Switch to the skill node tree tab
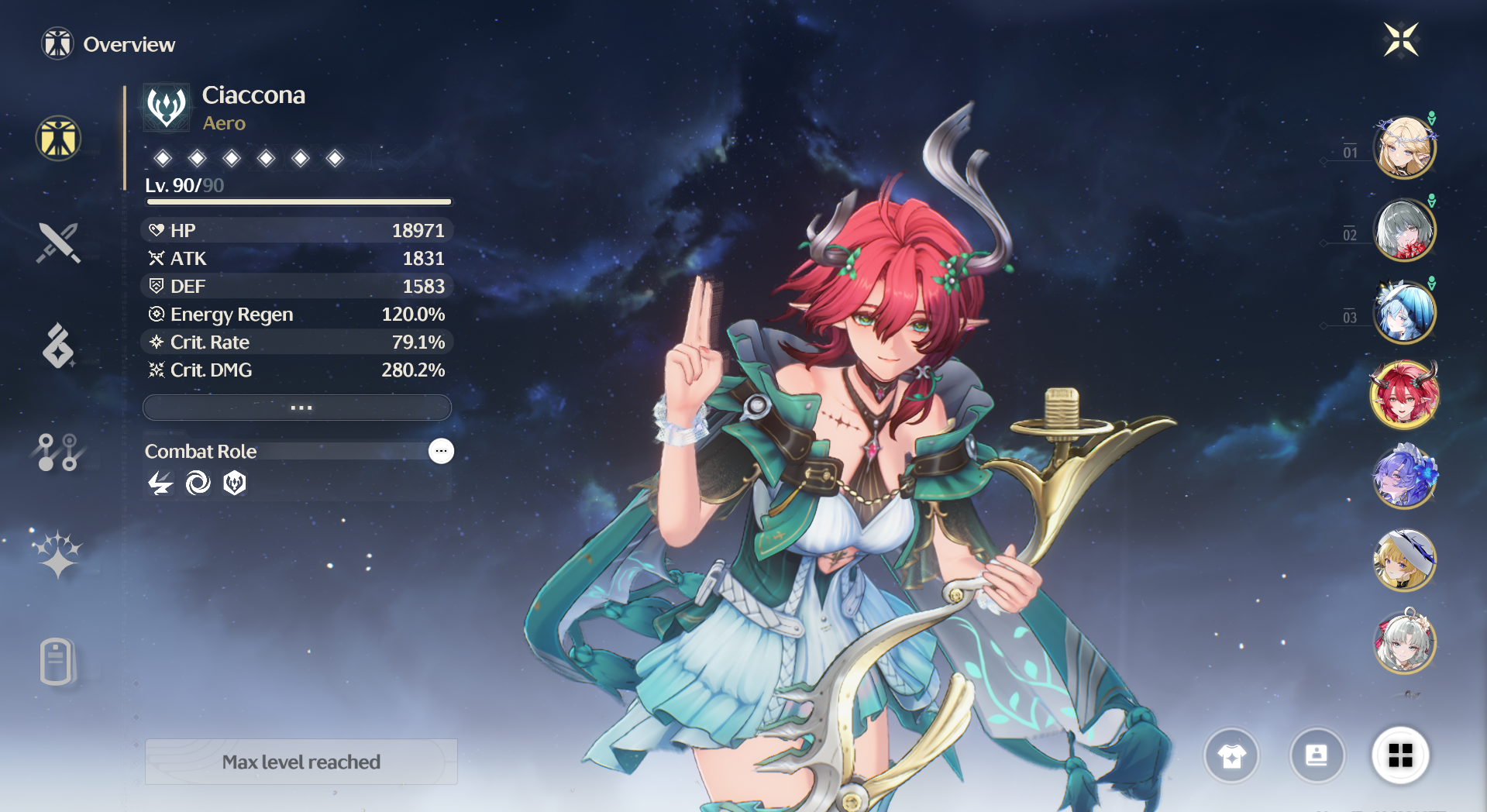Image resolution: width=1487 pixels, height=812 pixels. 58,452
